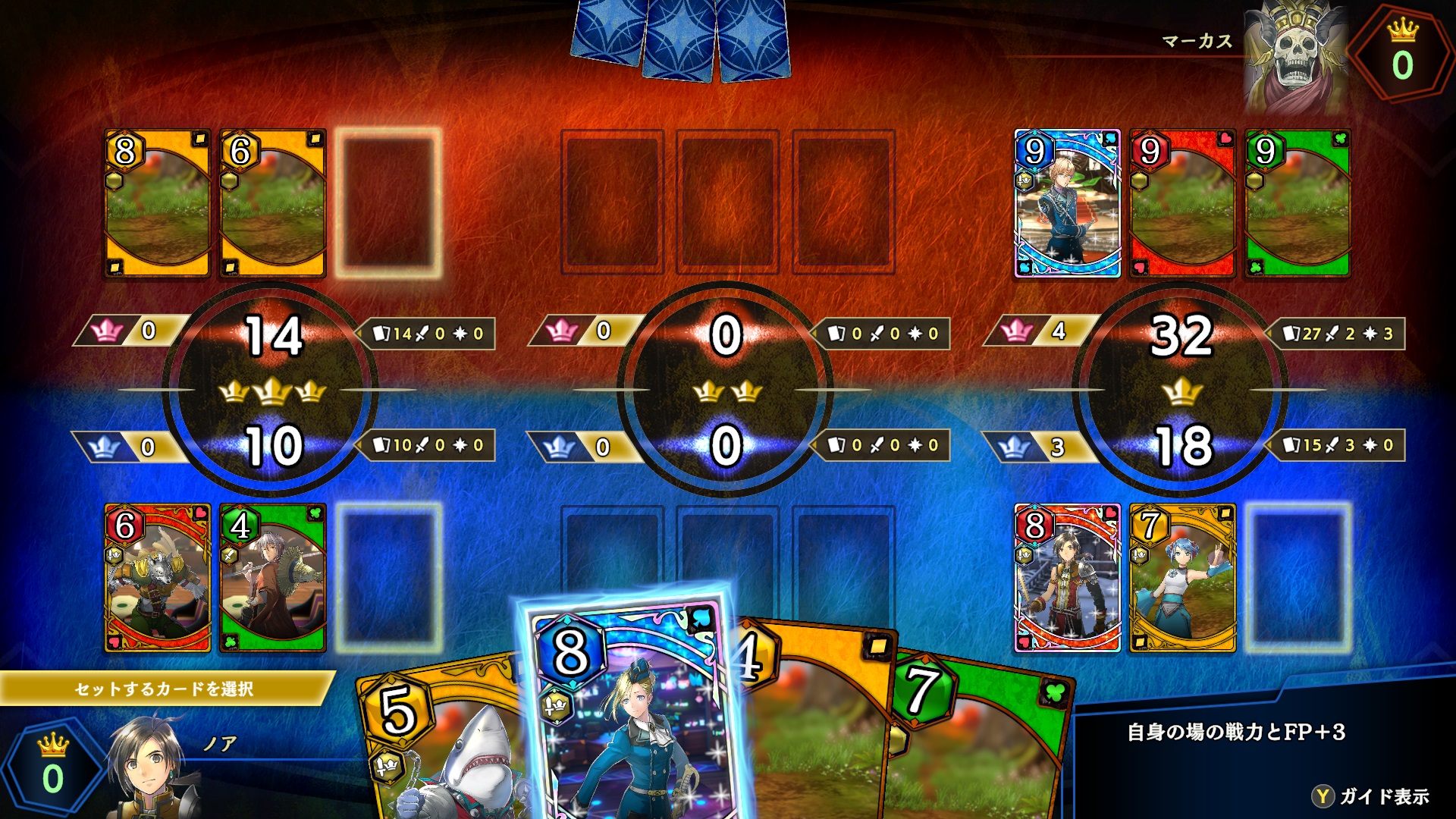The height and width of the screenshot is (819, 1456).
Task: Click Marcus's skull portrait
Action: (x=1294, y=57)
